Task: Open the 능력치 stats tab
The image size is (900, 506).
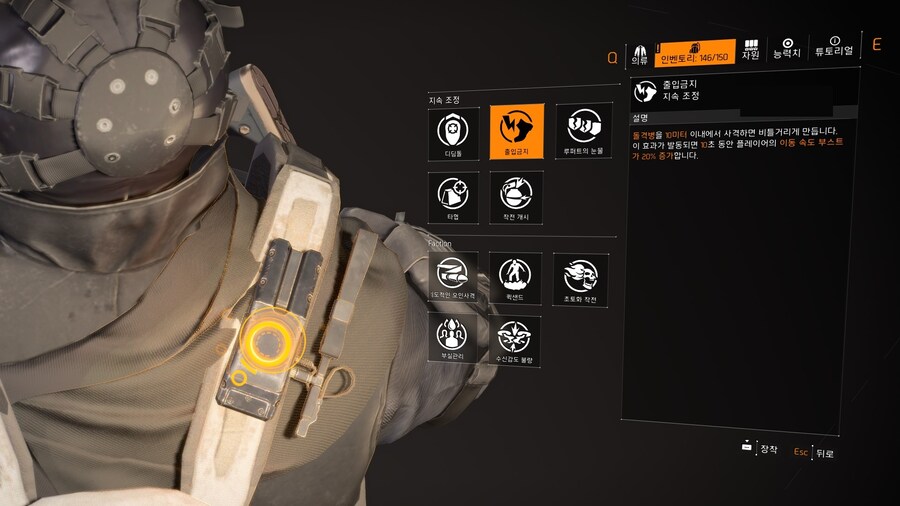Action: [787, 48]
